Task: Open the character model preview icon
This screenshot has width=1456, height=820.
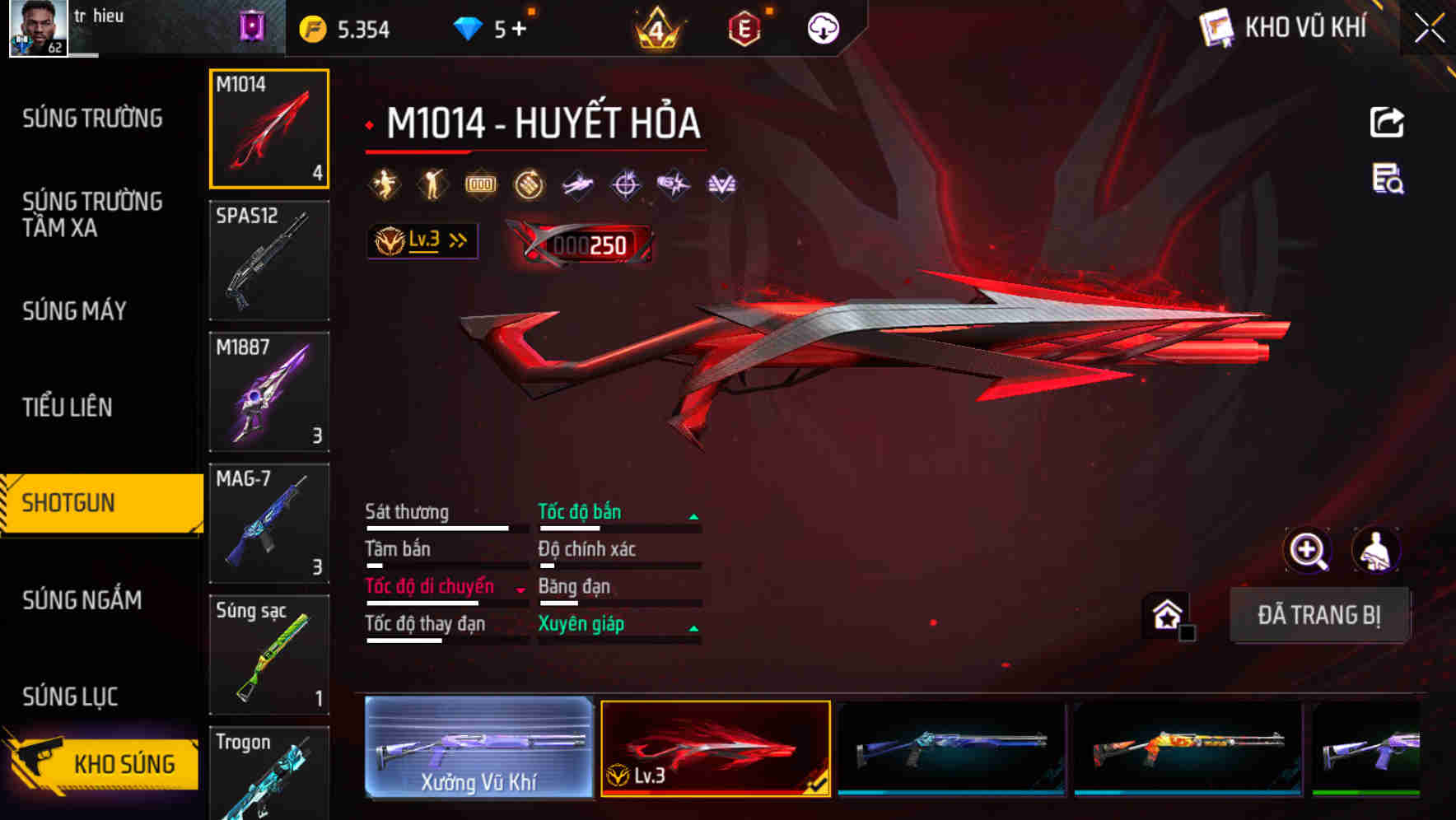Action: click(x=1378, y=551)
